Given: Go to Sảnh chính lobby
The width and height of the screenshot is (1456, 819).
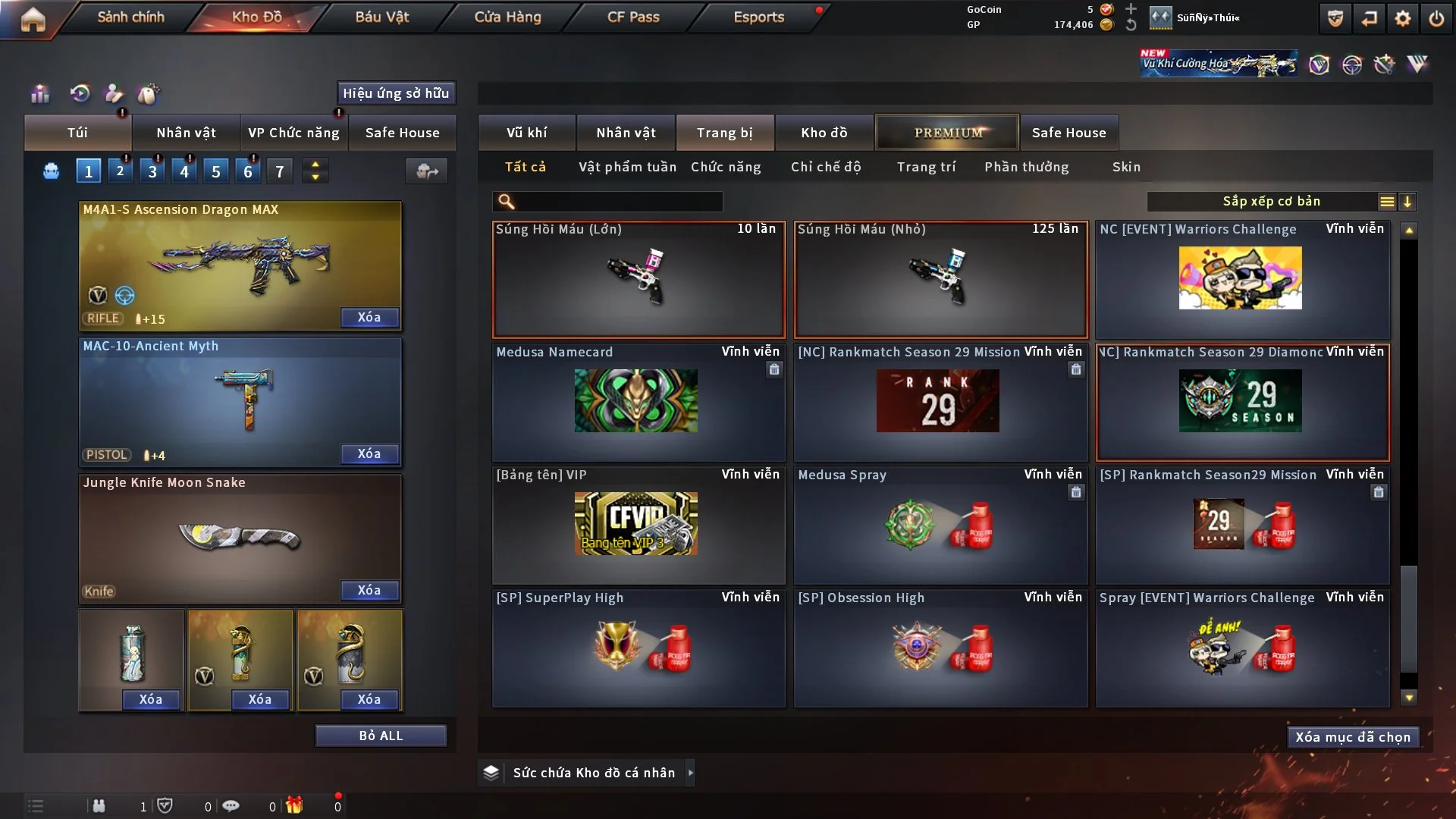Looking at the screenshot, I should (x=130, y=17).
